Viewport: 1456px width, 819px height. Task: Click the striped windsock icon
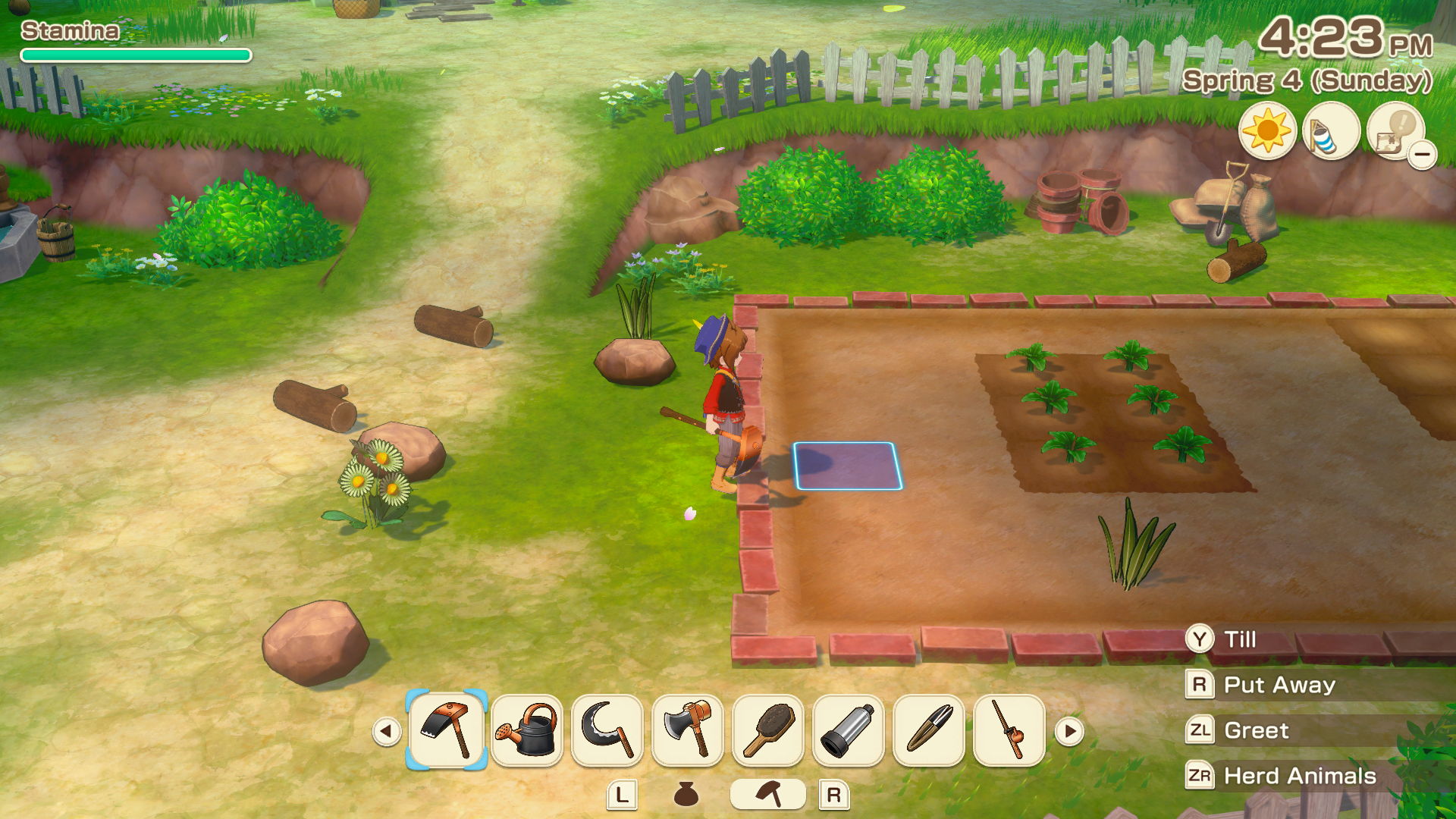pyautogui.click(x=1331, y=131)
